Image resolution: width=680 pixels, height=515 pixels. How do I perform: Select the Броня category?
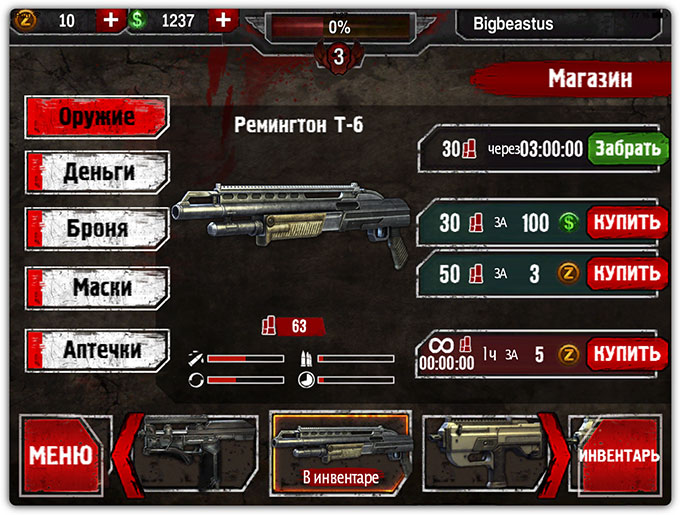coord(98,229)
